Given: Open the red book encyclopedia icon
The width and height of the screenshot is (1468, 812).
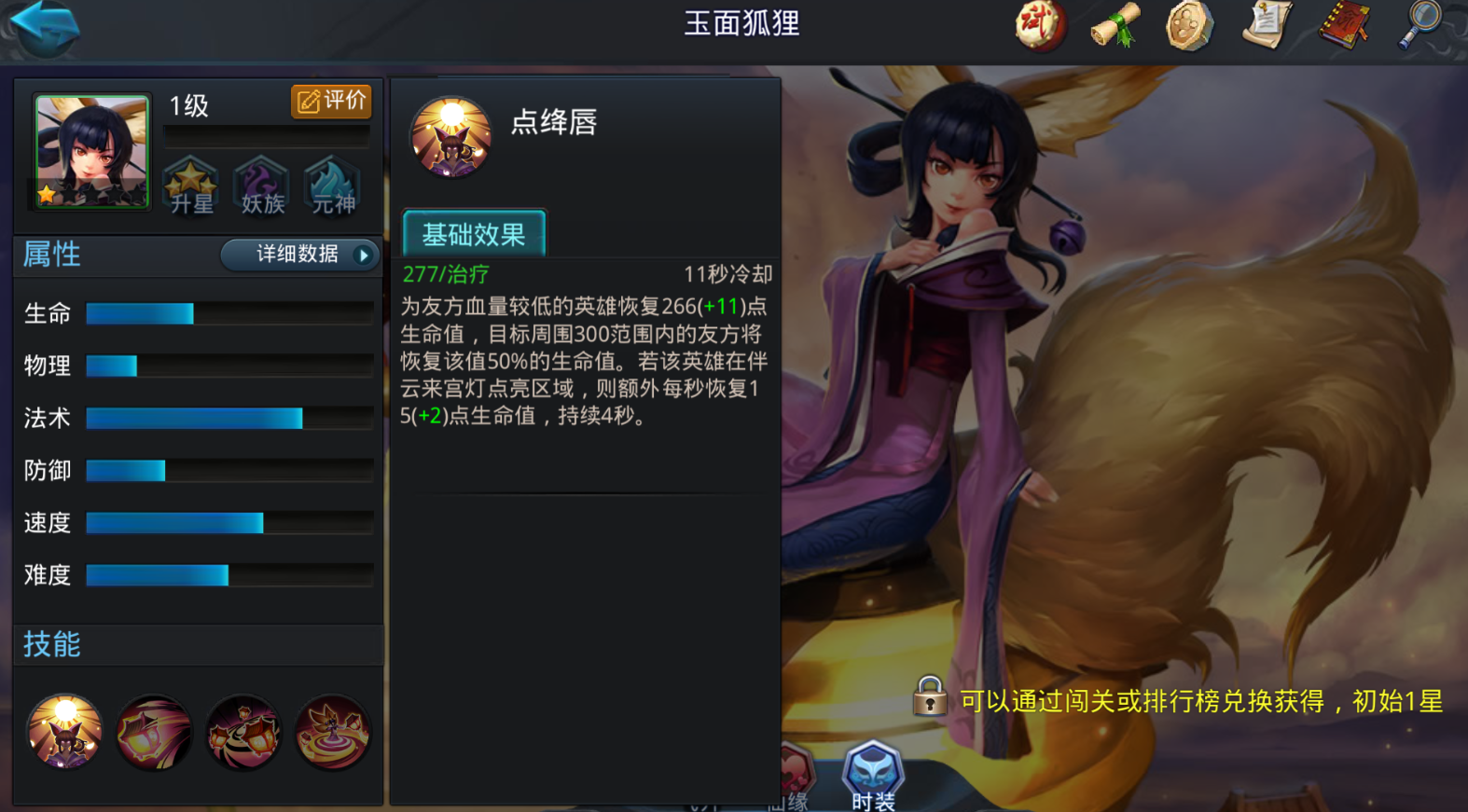Looking at the screenshot, I should pyautogui.click(x=1343, y=25).
